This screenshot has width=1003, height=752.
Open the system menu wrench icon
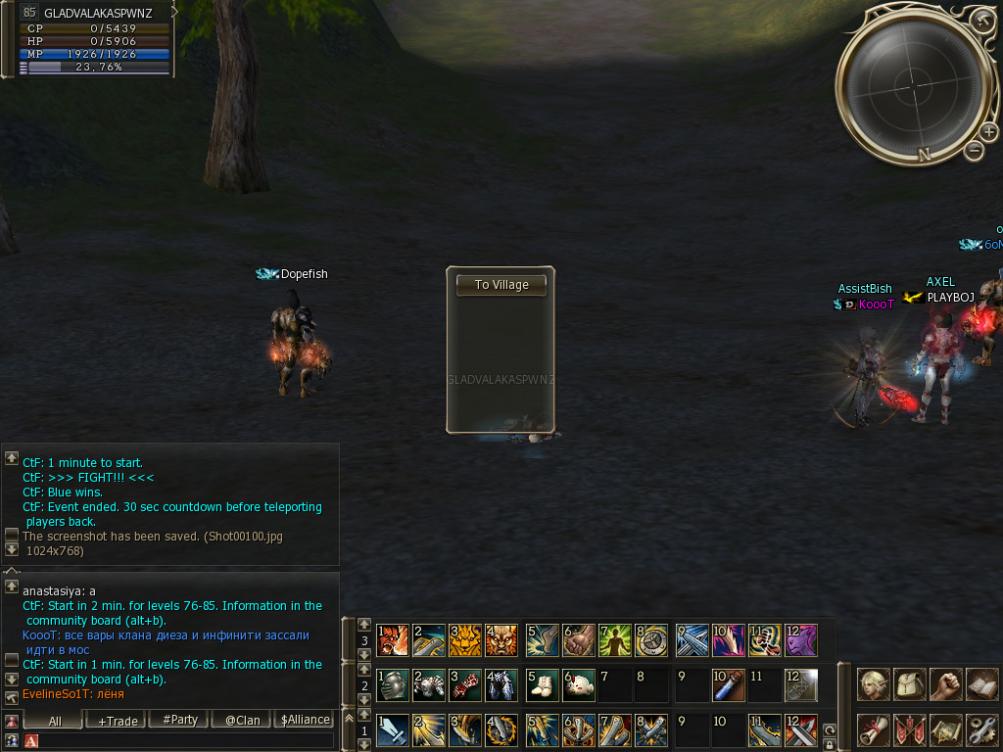point(981,730)
